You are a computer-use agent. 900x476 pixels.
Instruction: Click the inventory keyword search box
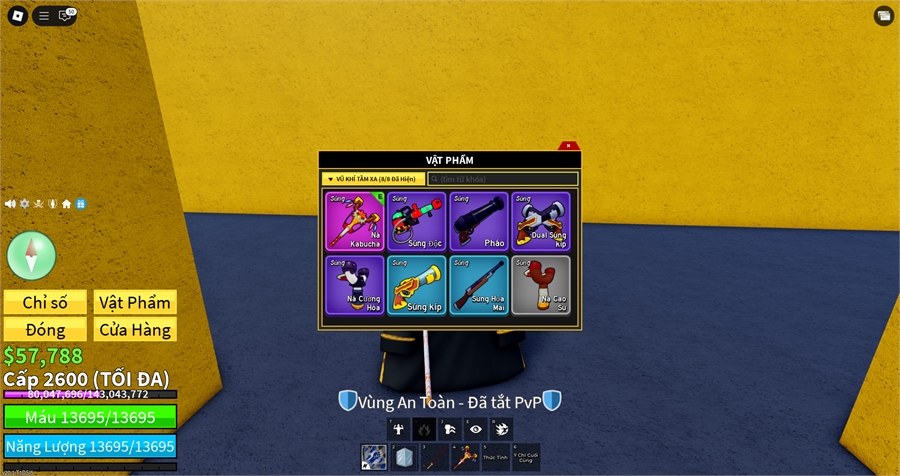pos(503,179)
